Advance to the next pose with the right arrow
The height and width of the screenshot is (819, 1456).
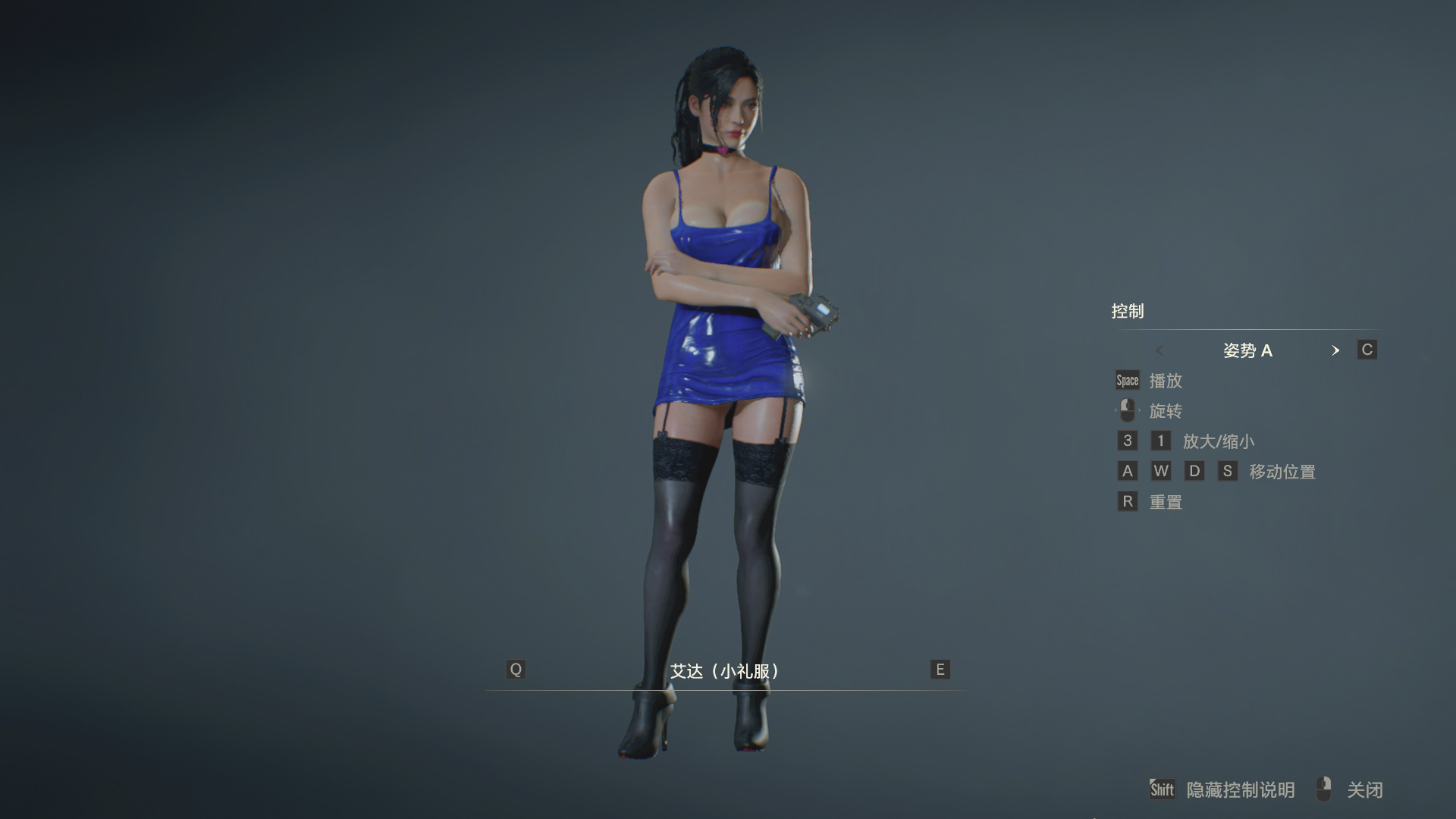tap(1335, 350)
